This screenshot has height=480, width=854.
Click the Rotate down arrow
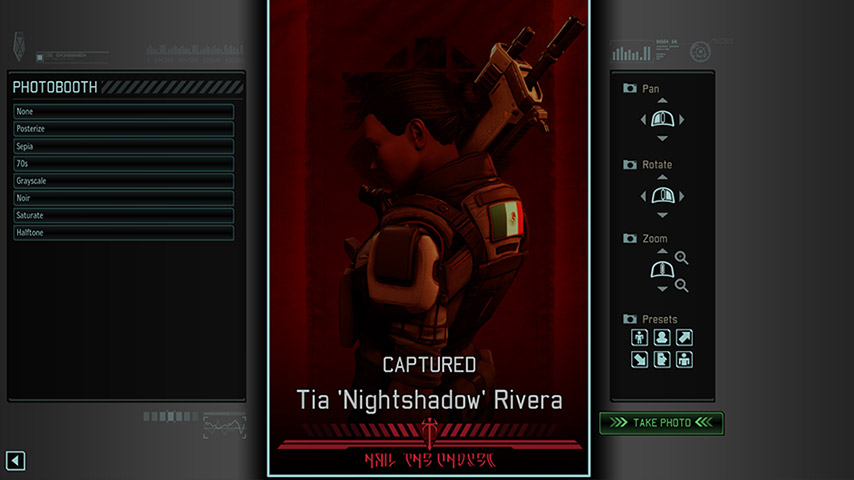point(663,214)
